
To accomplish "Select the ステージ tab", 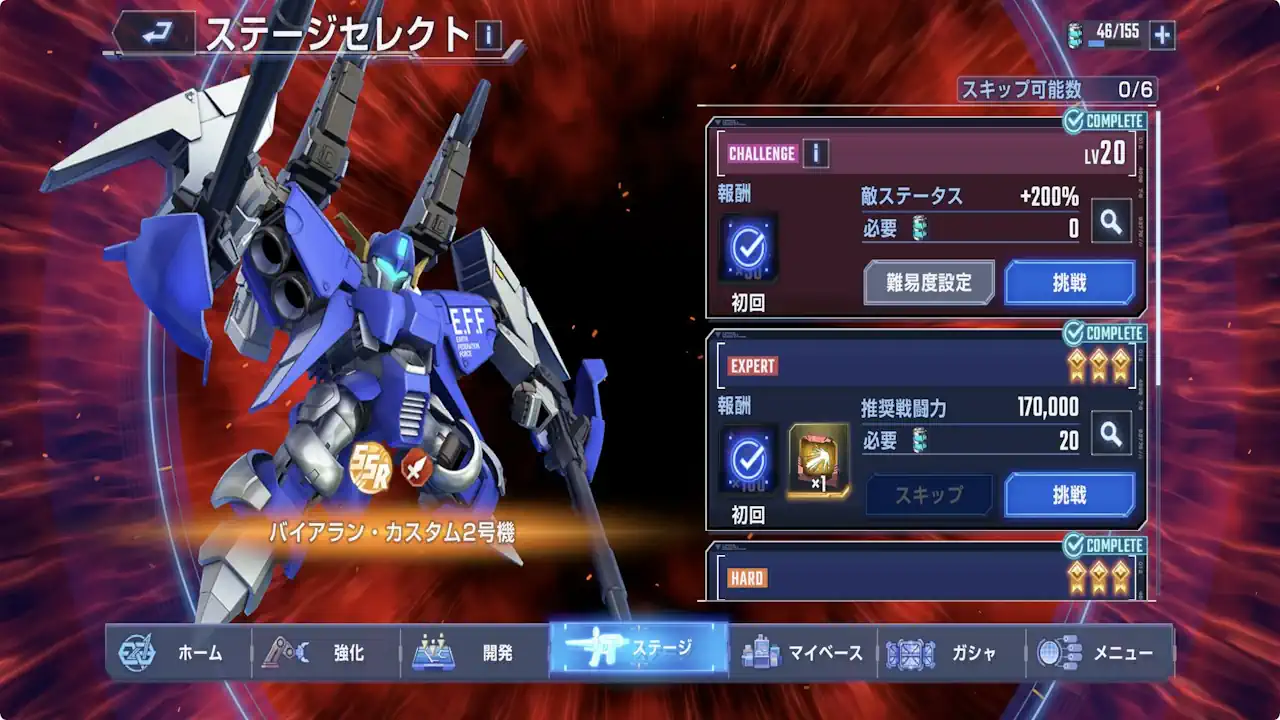I will pyautogui.click(x=639, y=650).
